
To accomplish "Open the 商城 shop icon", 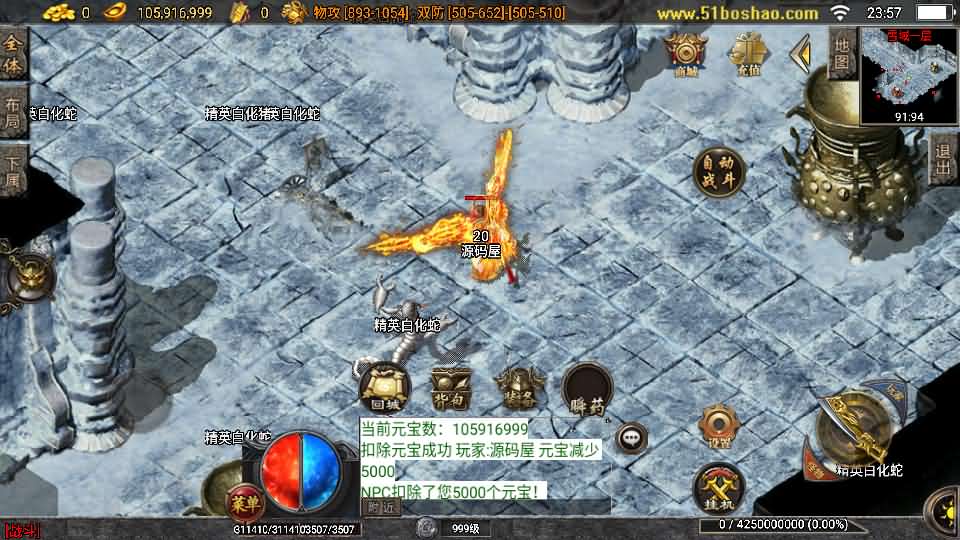I will coord(686,53).
